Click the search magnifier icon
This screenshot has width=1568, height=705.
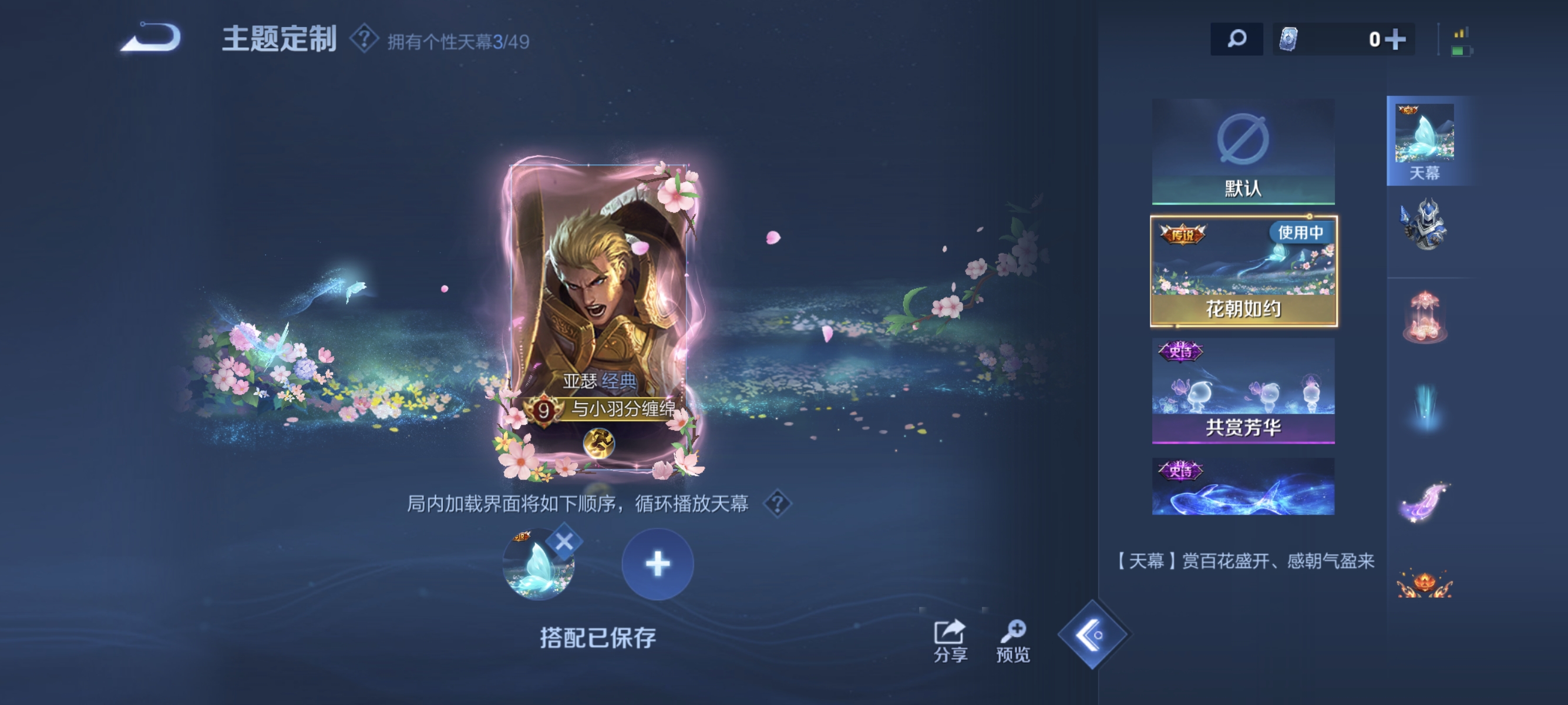pos(1237,38)
